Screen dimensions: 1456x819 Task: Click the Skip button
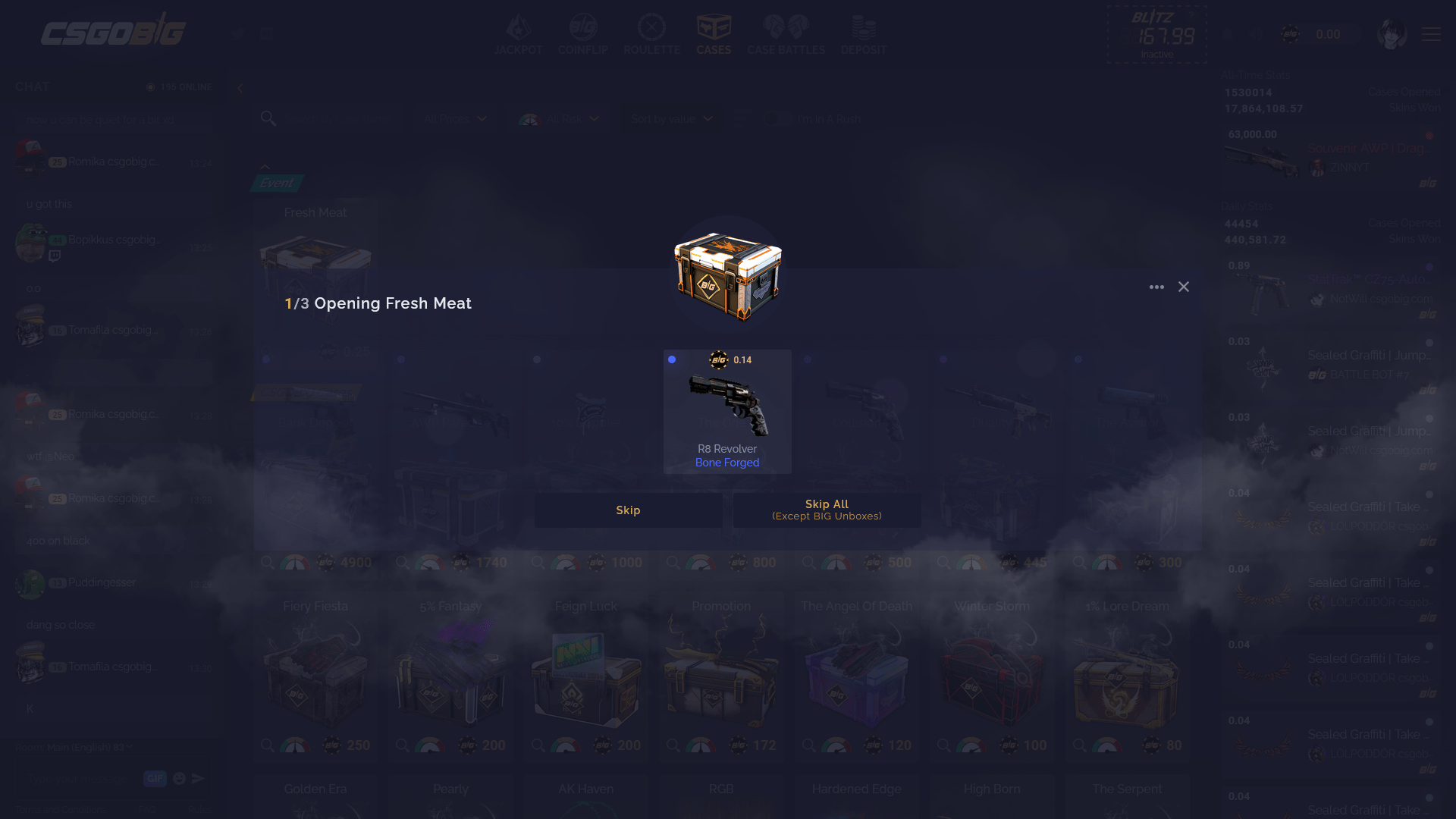(x=628, y=510)
